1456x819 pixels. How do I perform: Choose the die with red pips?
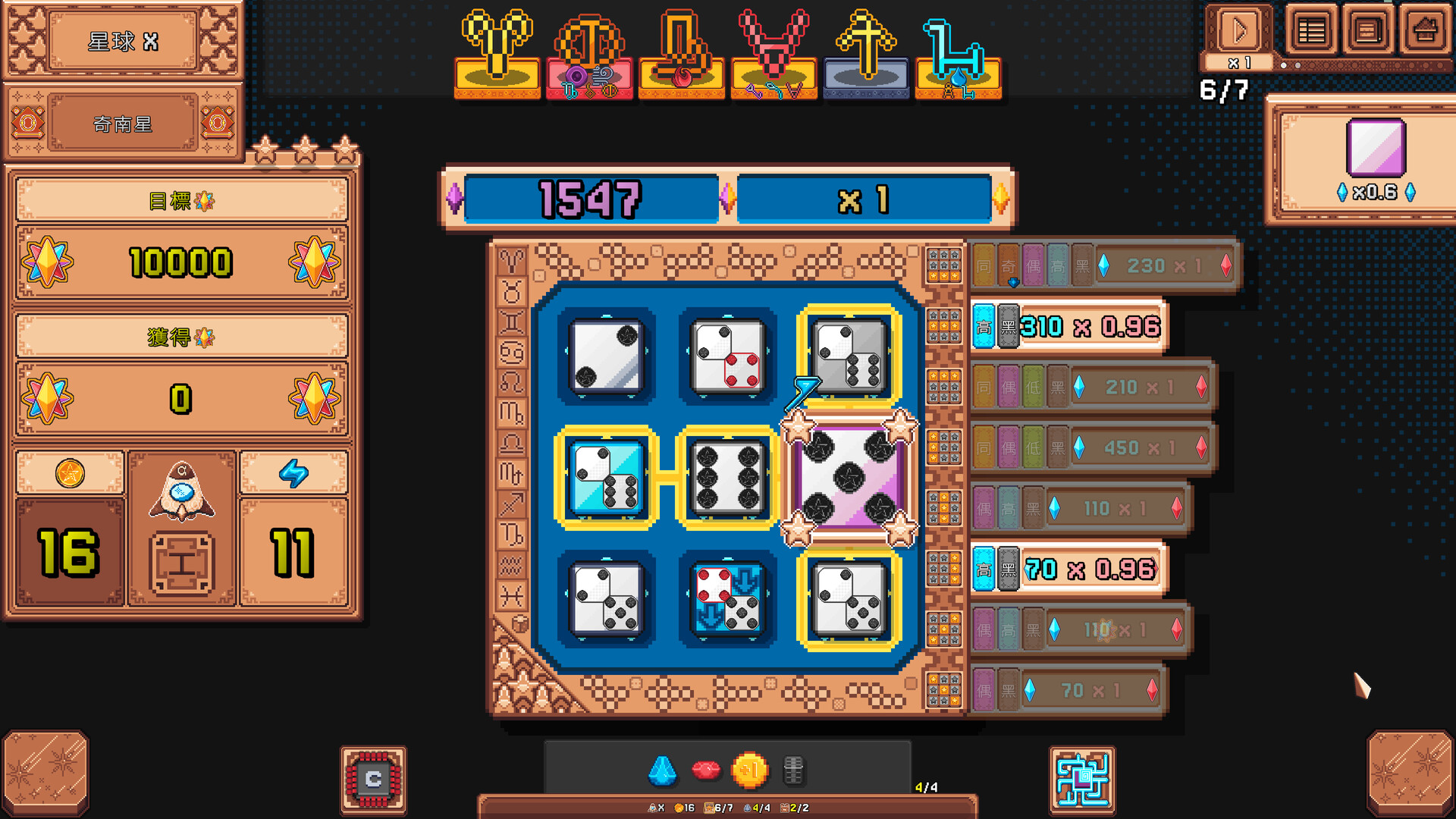(727, 356)
